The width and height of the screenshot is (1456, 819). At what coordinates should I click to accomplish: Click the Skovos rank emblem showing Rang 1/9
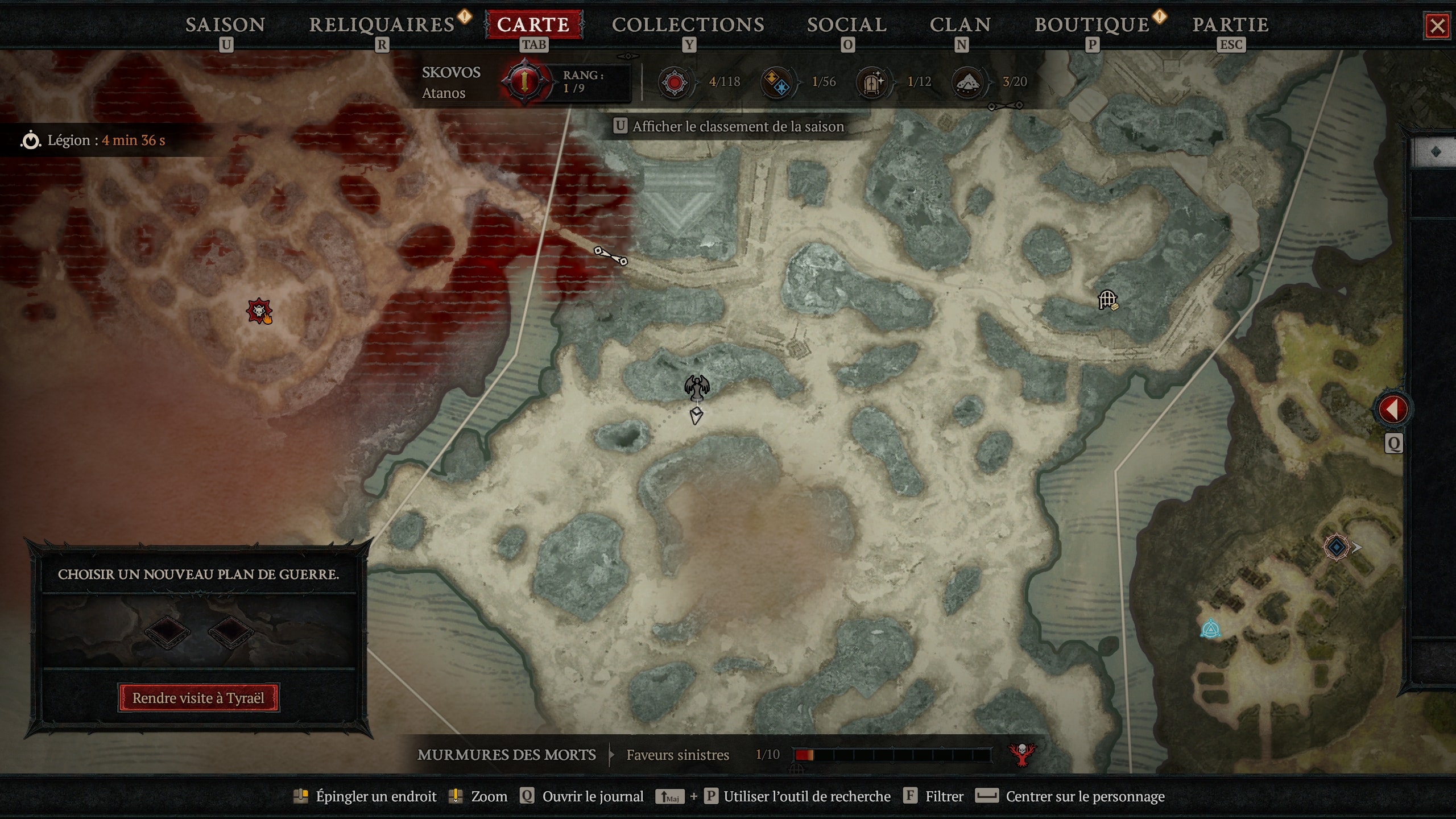[x=523, y=81]
